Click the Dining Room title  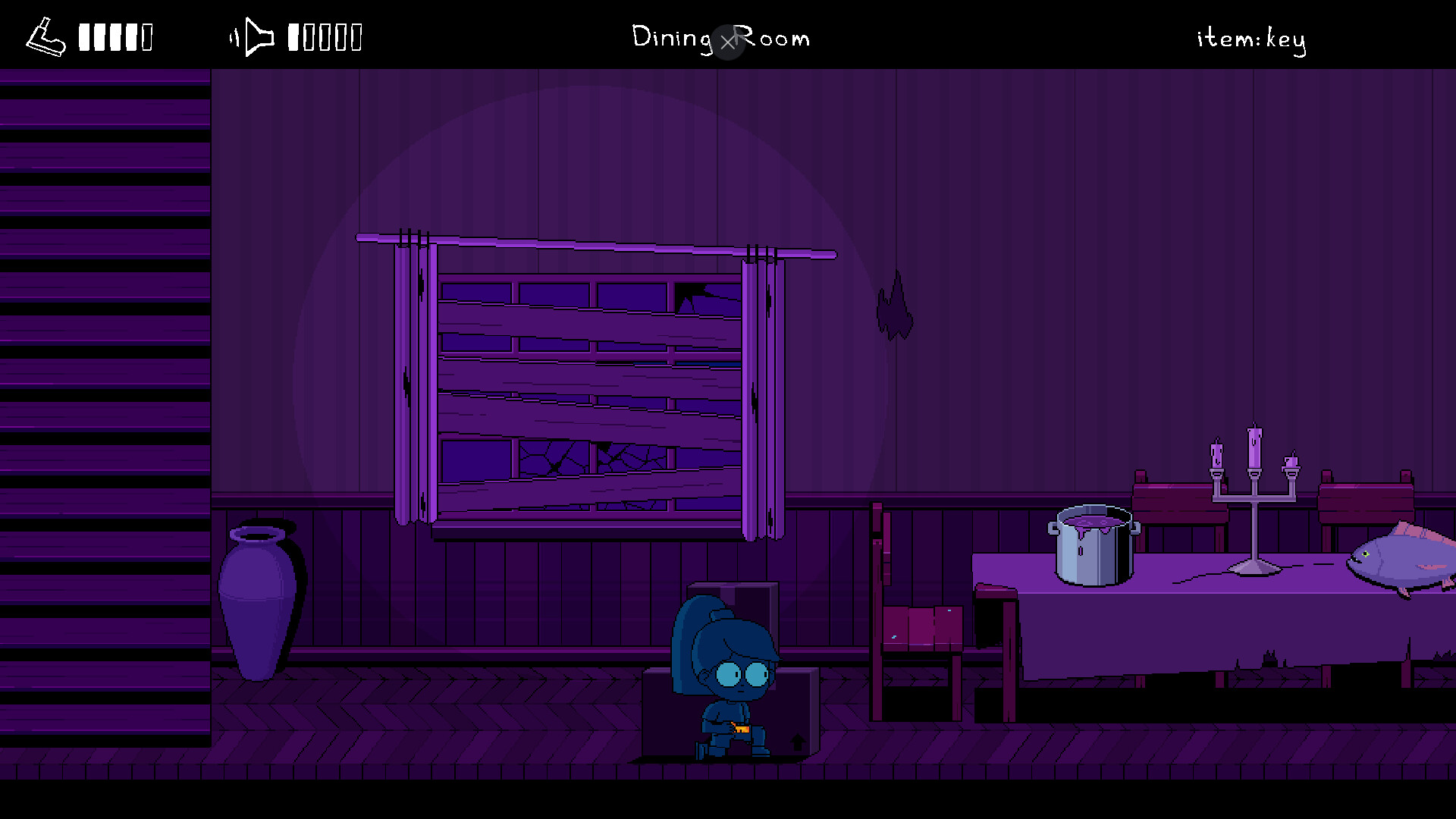point(720,38)
